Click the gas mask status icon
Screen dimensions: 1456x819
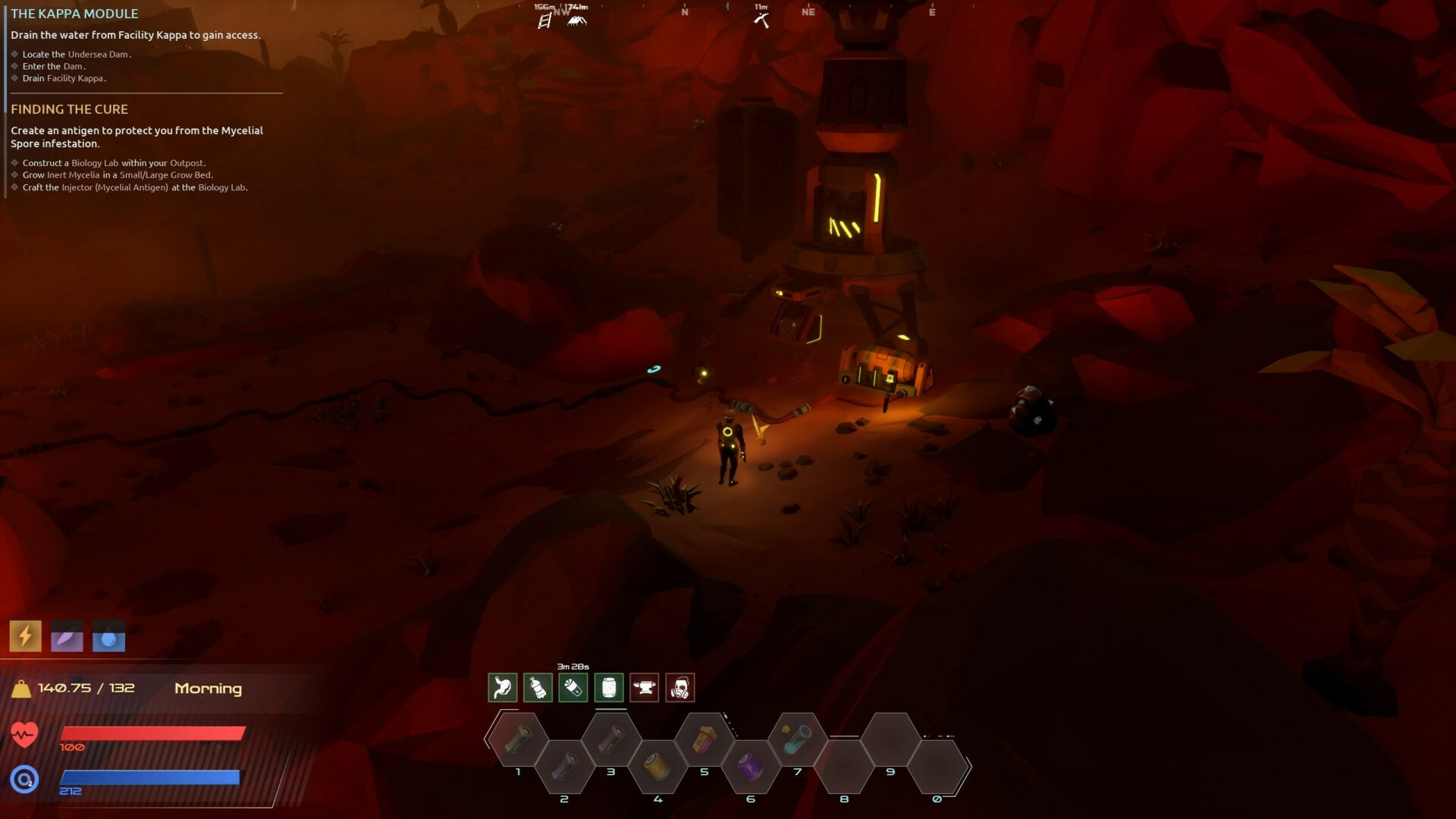680,688
